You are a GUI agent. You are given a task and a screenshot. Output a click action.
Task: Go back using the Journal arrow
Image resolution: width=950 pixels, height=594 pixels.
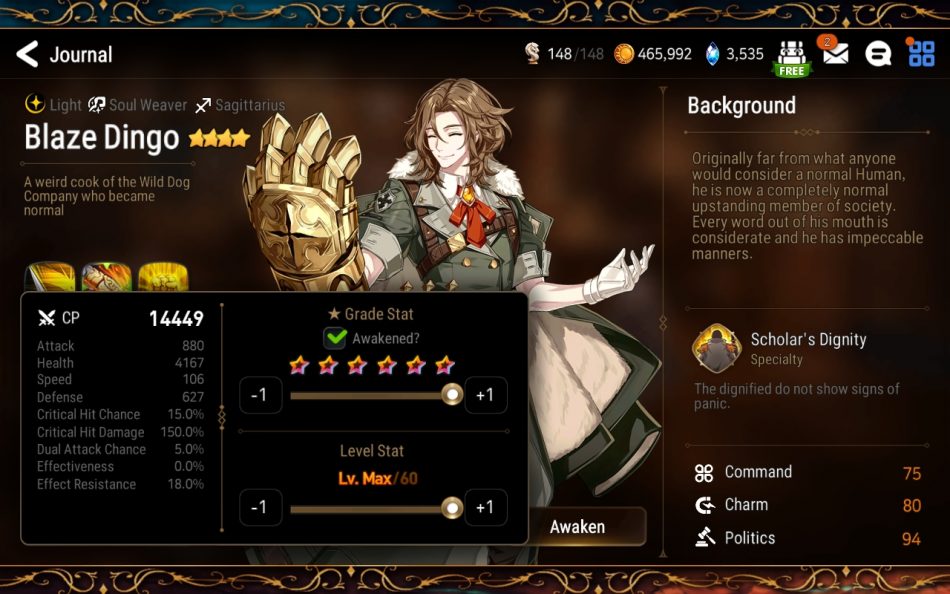tap(28, 54)
